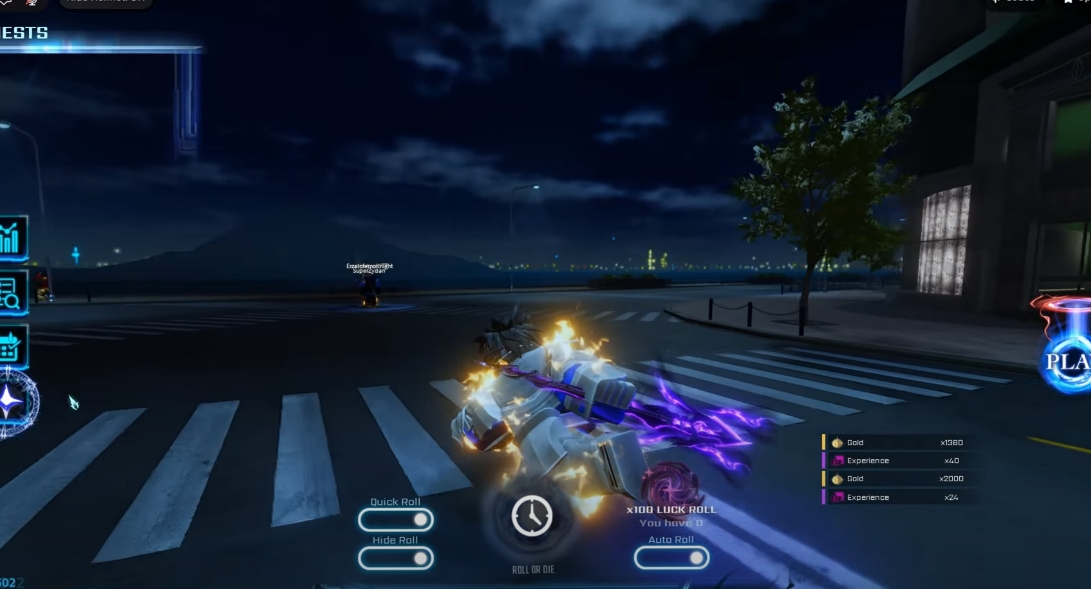The height and width of the screenshot is (589, 1091).
Task: Click the four-point star magic circle icon
Action: click(x=14, y=402)
